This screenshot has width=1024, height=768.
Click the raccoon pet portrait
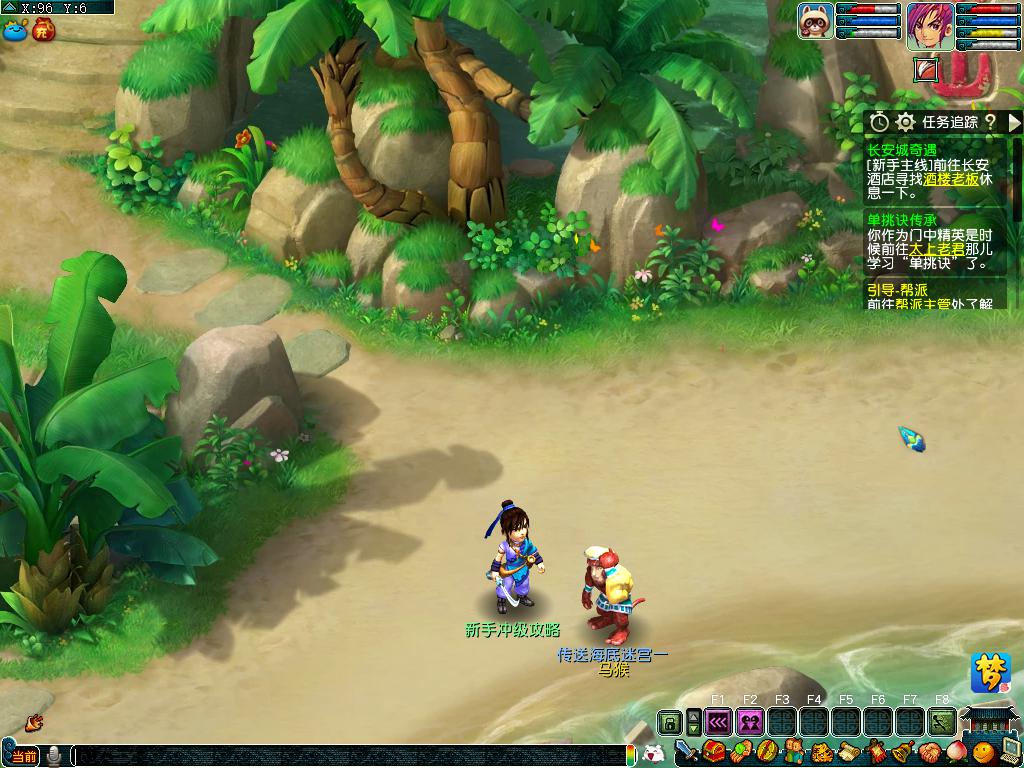815,20
